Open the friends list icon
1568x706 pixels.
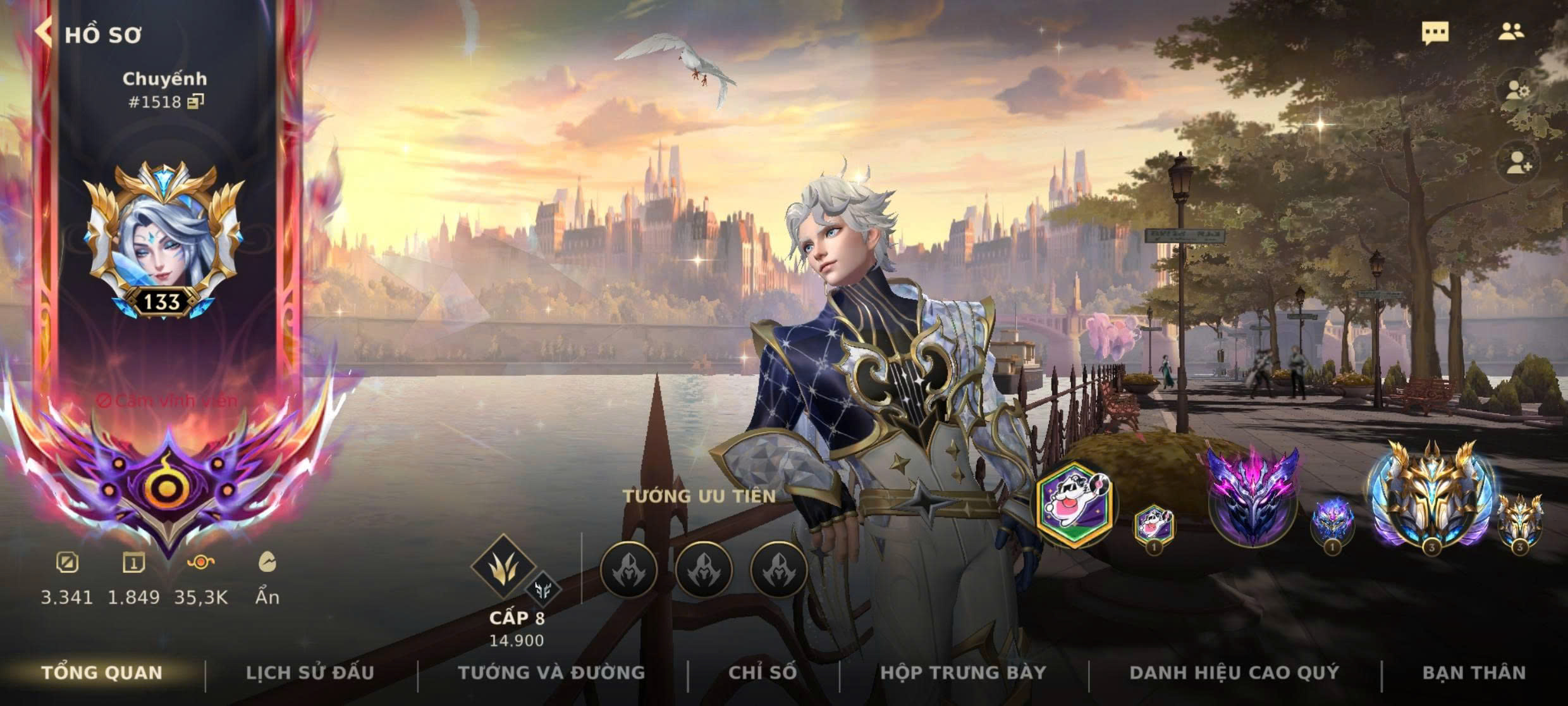click(x=1510, y=32)
